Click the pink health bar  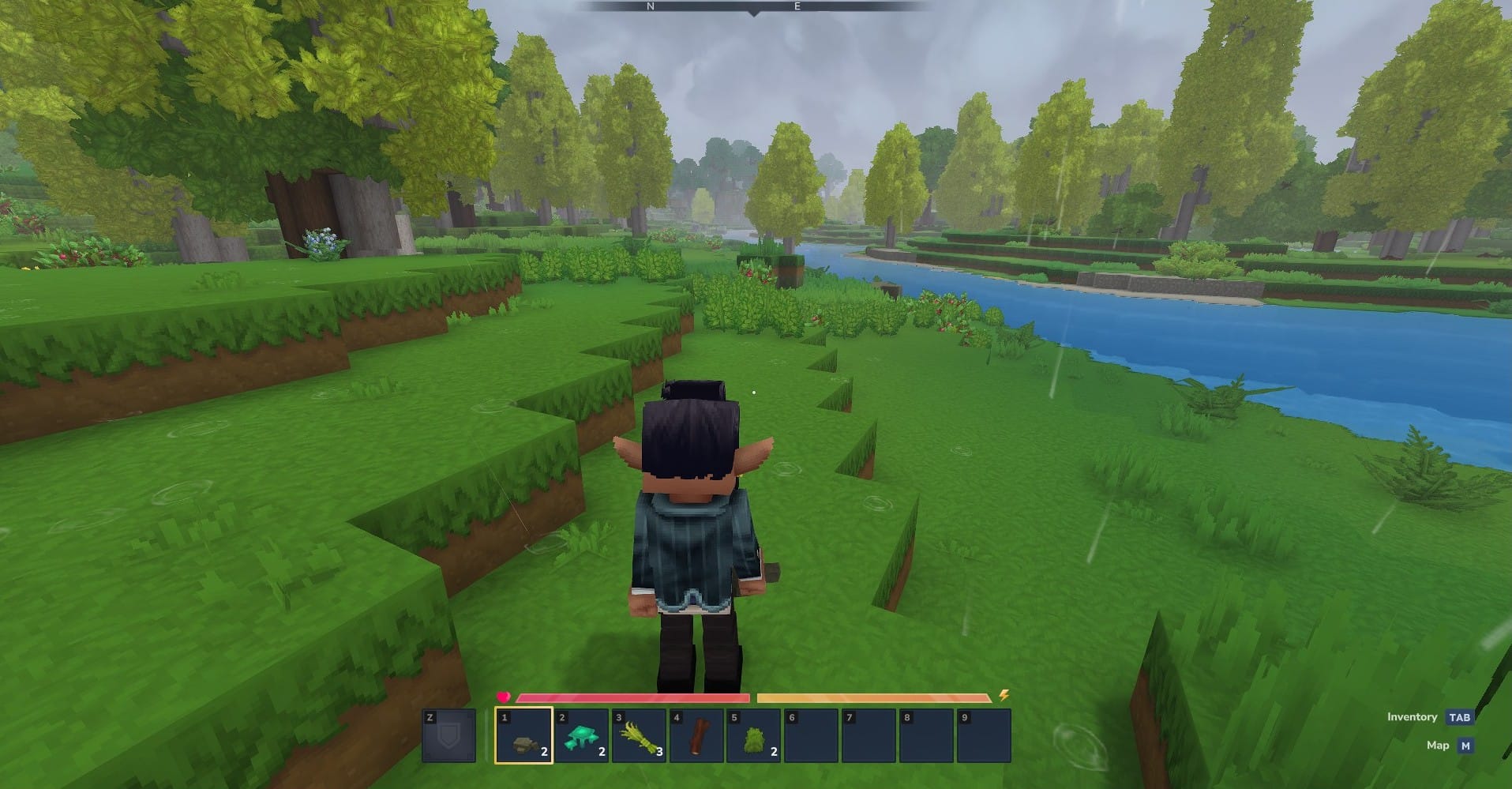(632, 697)
